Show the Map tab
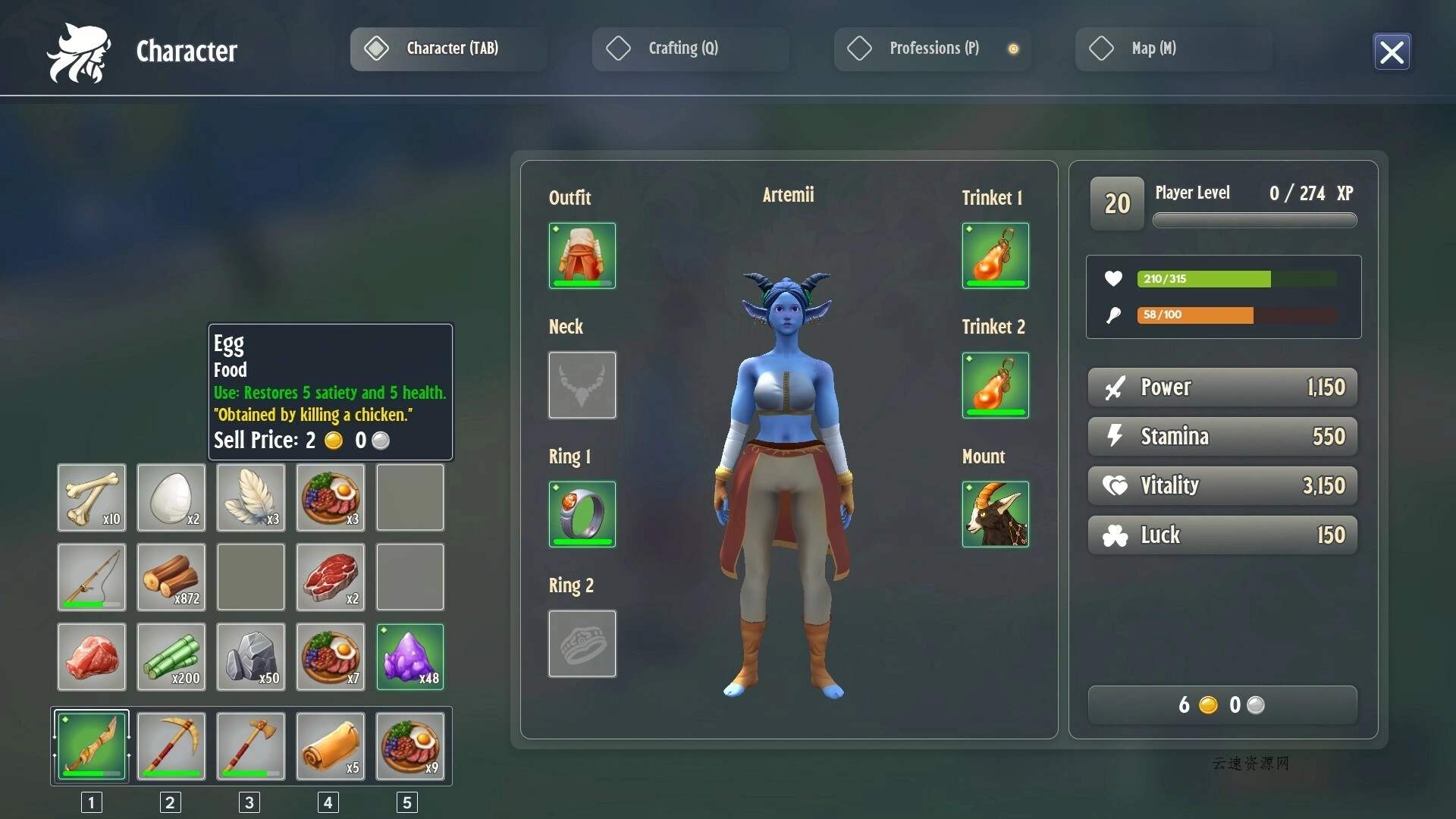Image resolution: width=1456 pixels, height=819 pixels. (x=1173, y=49)
